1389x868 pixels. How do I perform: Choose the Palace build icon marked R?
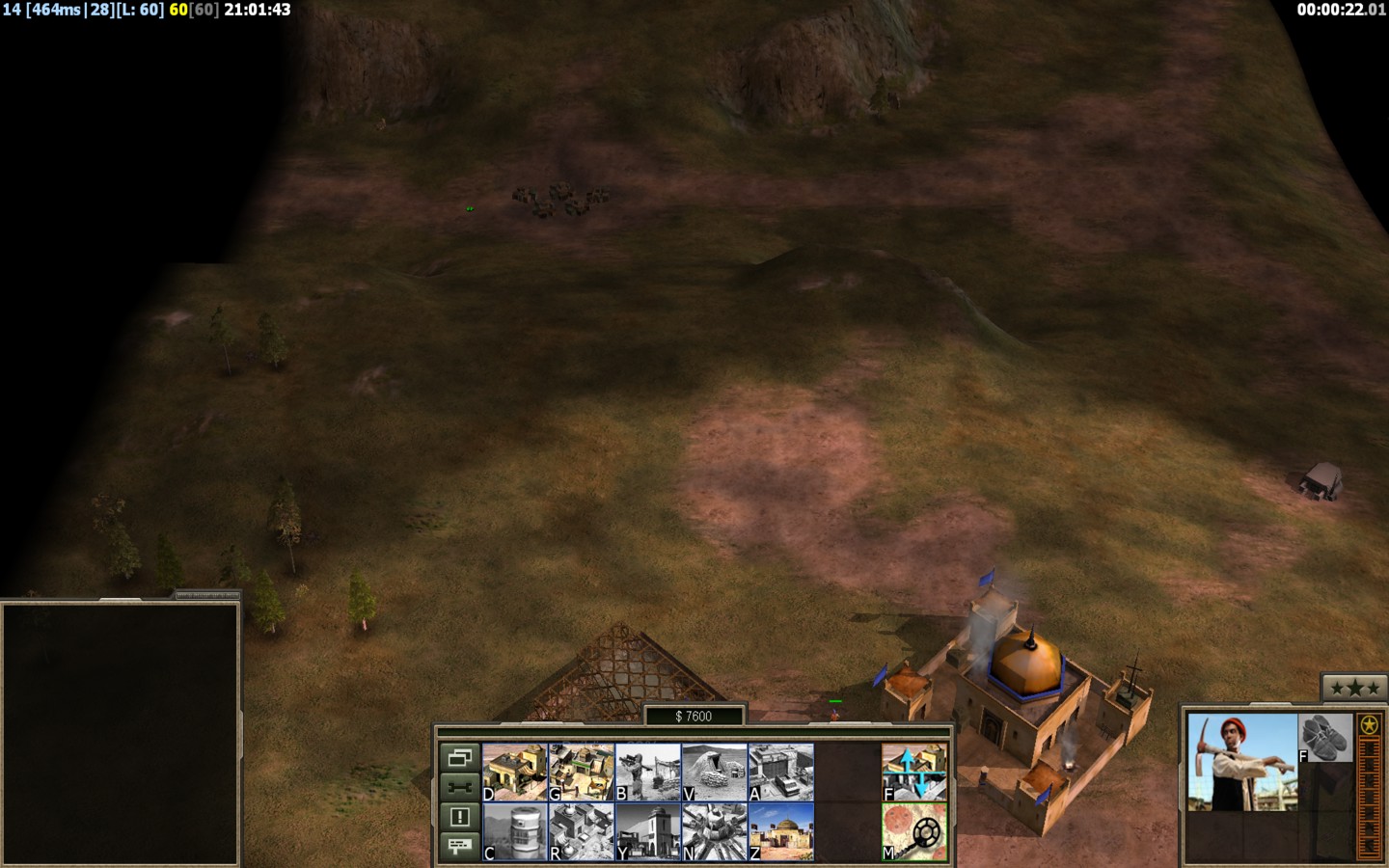point(581,831)
